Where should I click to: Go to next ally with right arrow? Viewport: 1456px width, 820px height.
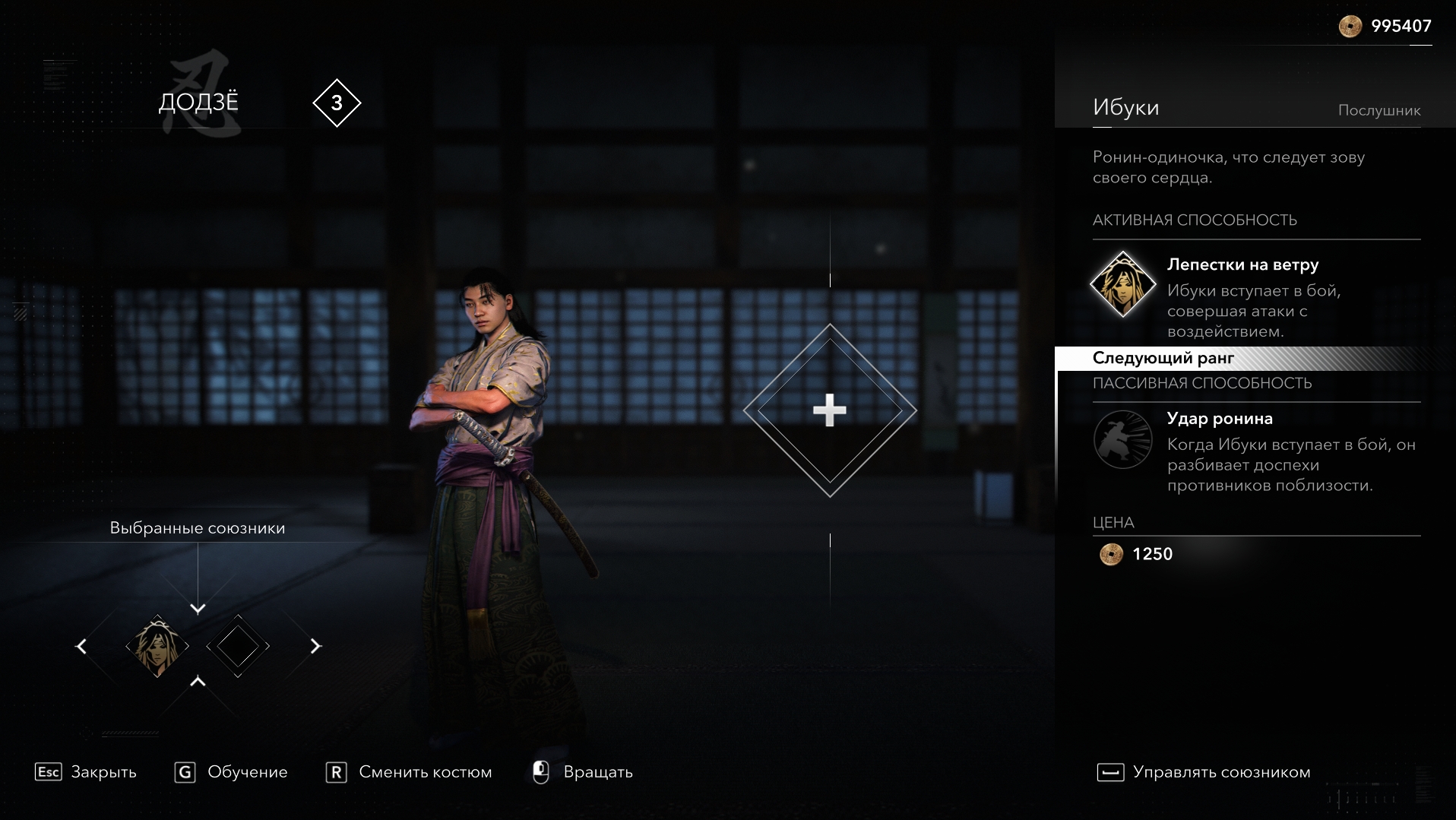point(315,646)
